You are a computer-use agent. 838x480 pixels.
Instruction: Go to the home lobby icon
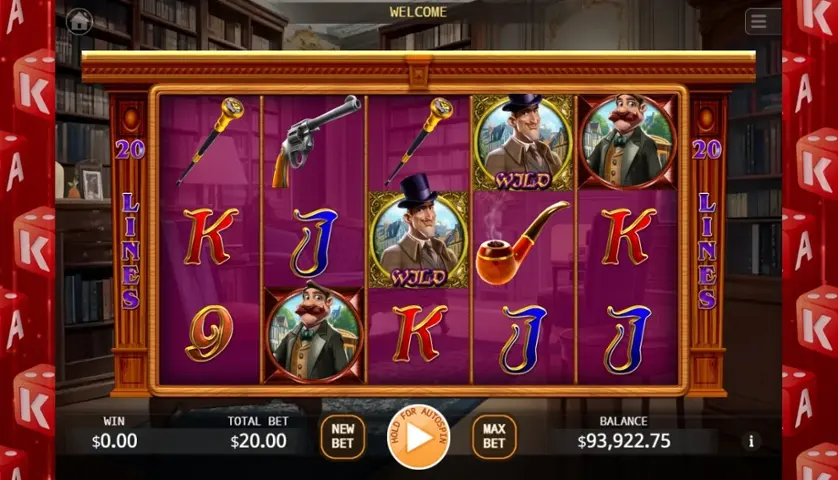[79, 20]
